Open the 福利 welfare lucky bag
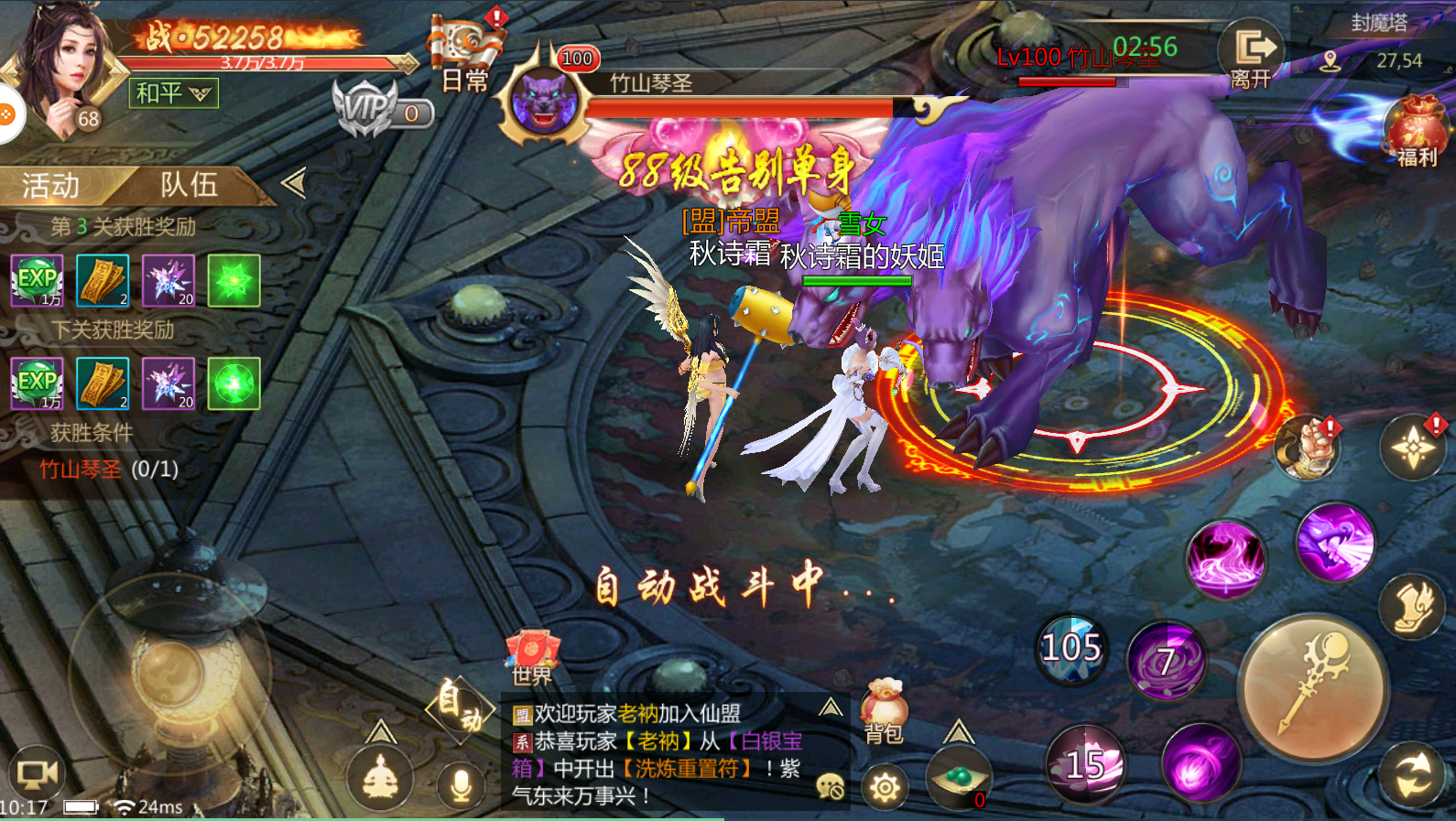1456x821 pixels. pyautogui.click(x=1415, y=131)
